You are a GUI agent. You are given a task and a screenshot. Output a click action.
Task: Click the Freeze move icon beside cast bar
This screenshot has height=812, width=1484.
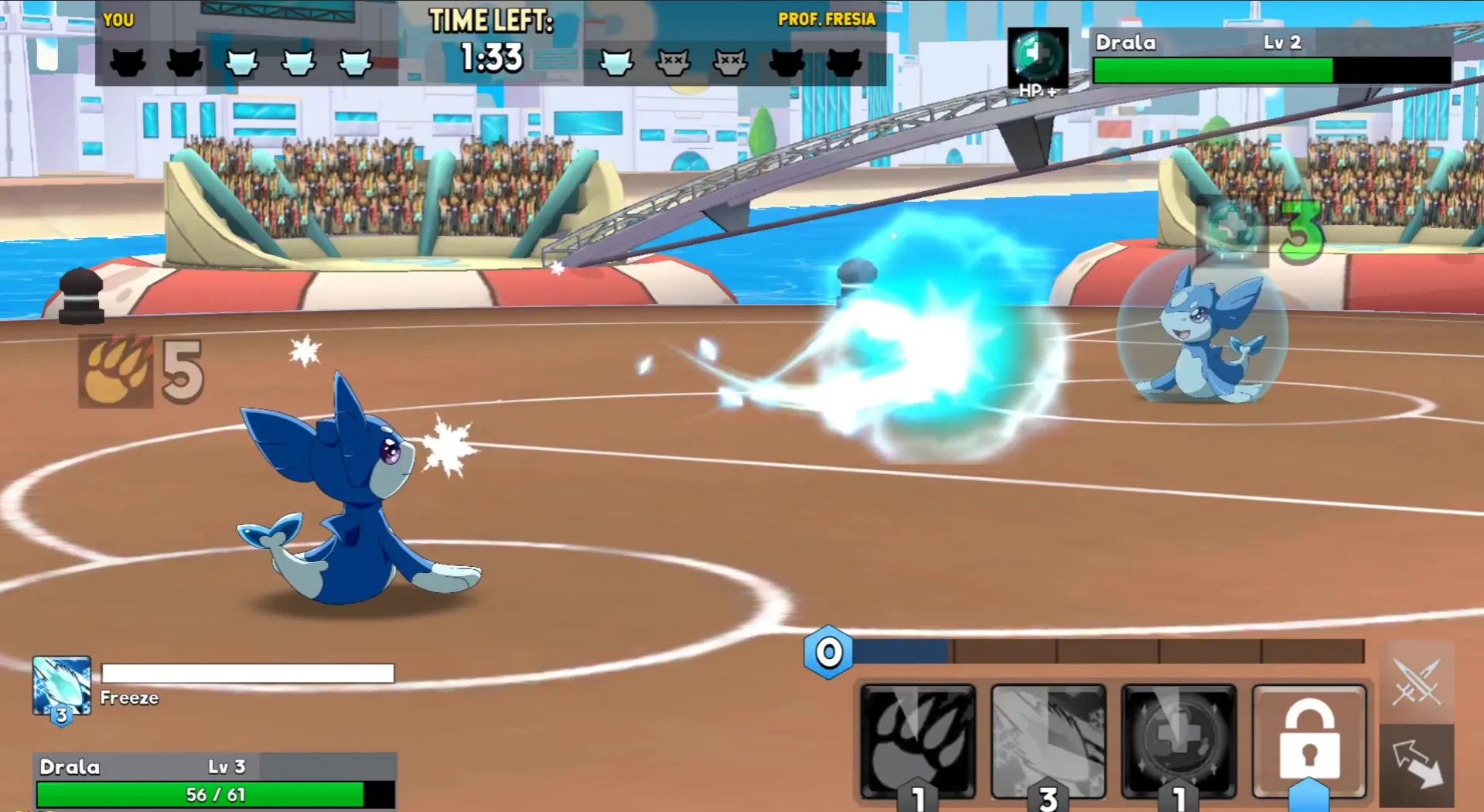click(62, 687)
